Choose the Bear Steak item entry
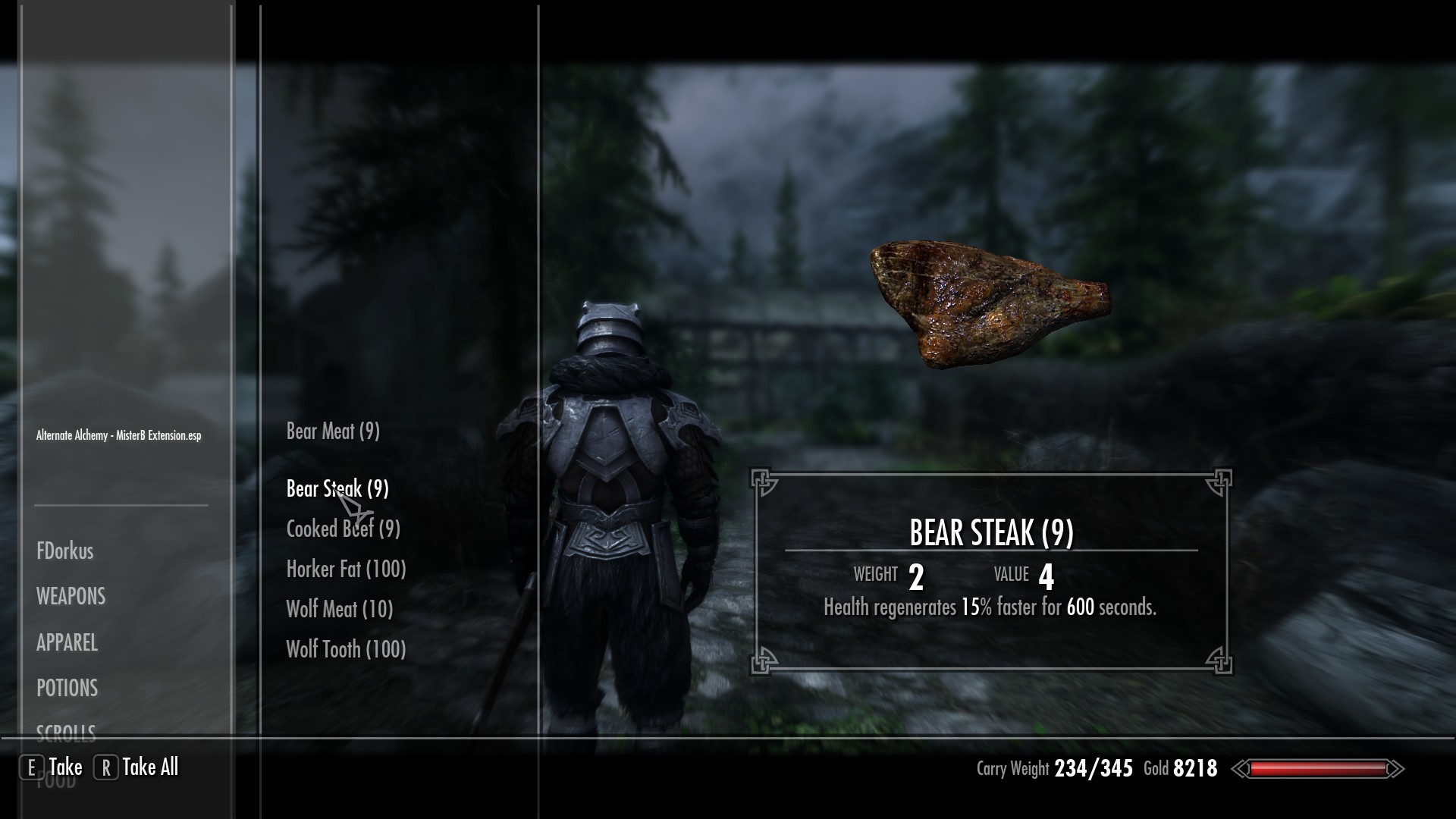 pyautogui.click(x=337, y=489)
